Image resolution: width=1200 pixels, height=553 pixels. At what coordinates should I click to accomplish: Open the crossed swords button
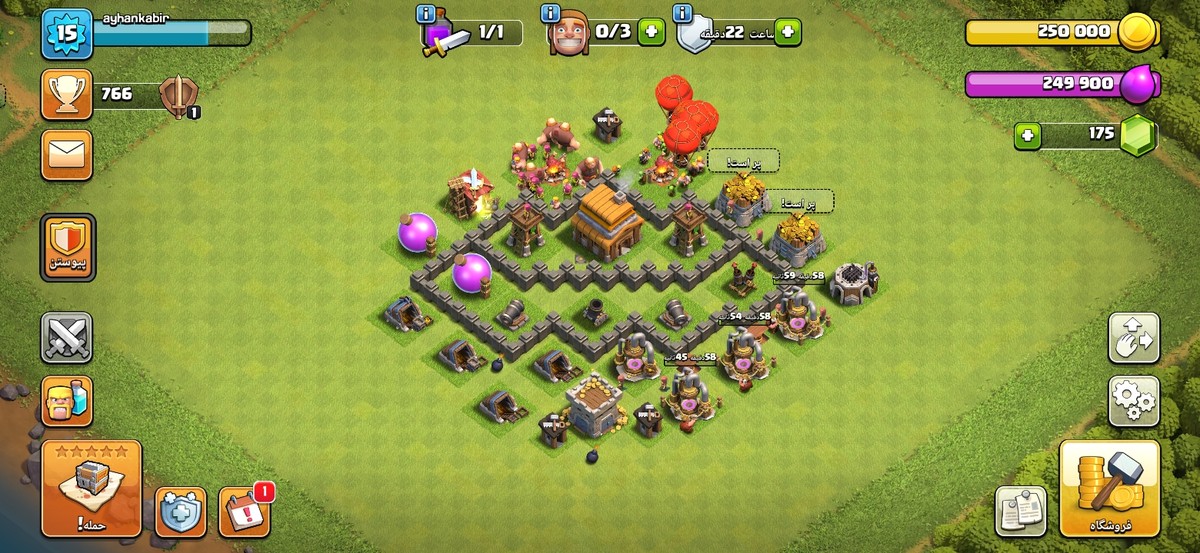pos(67,338)
